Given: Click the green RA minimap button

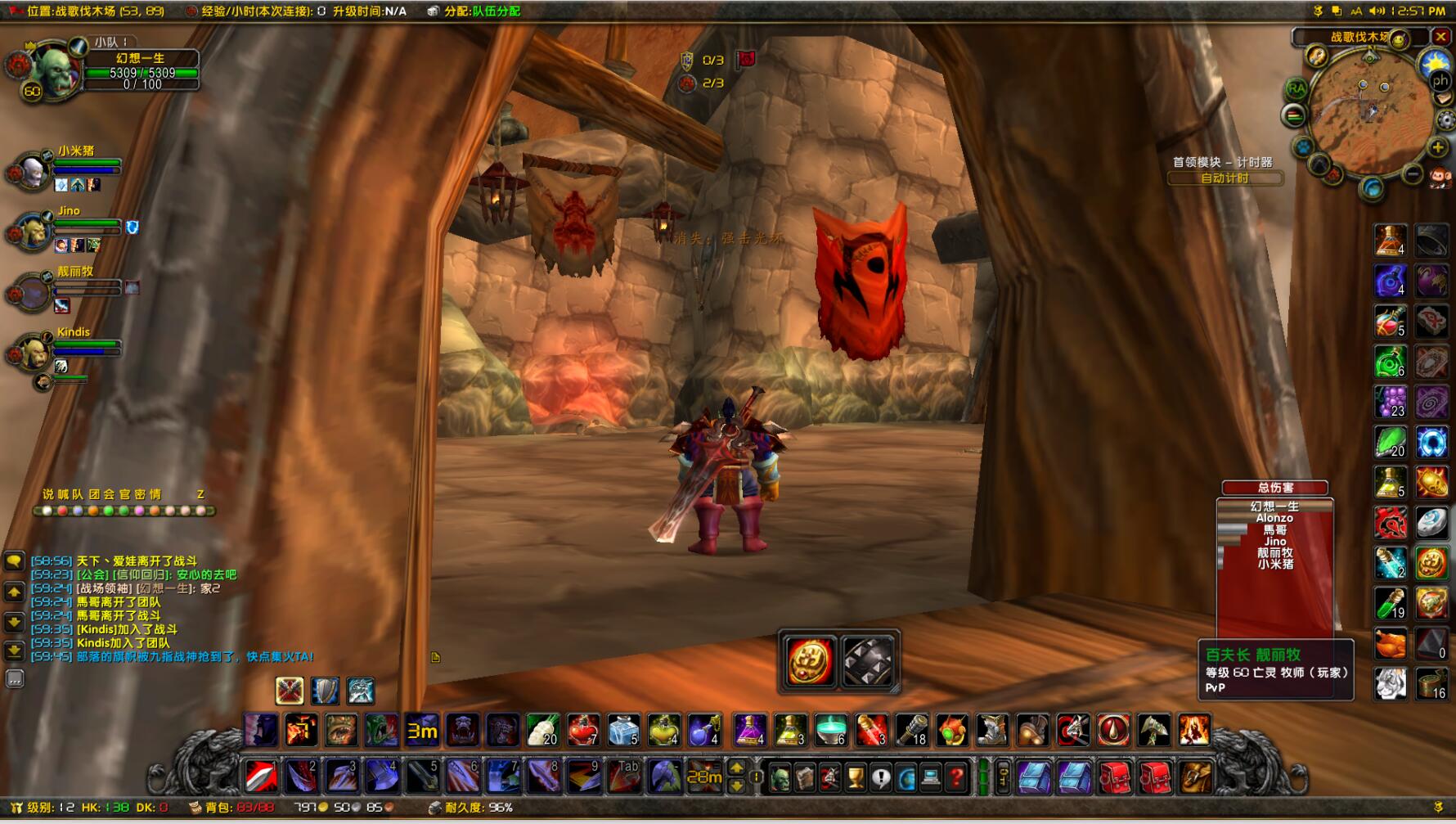Looking at the screenshot, I should [x=1296, y=88].
